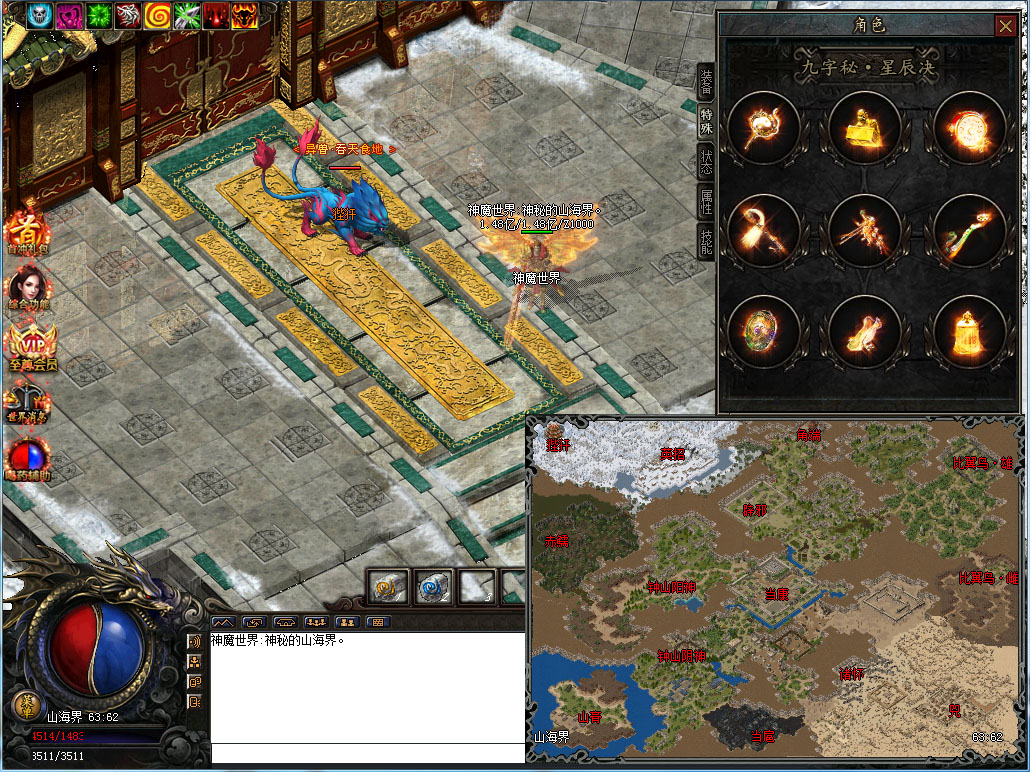Open the 状态 status tab
This screenshot has height=772, width=1030.
coord(706,161)
